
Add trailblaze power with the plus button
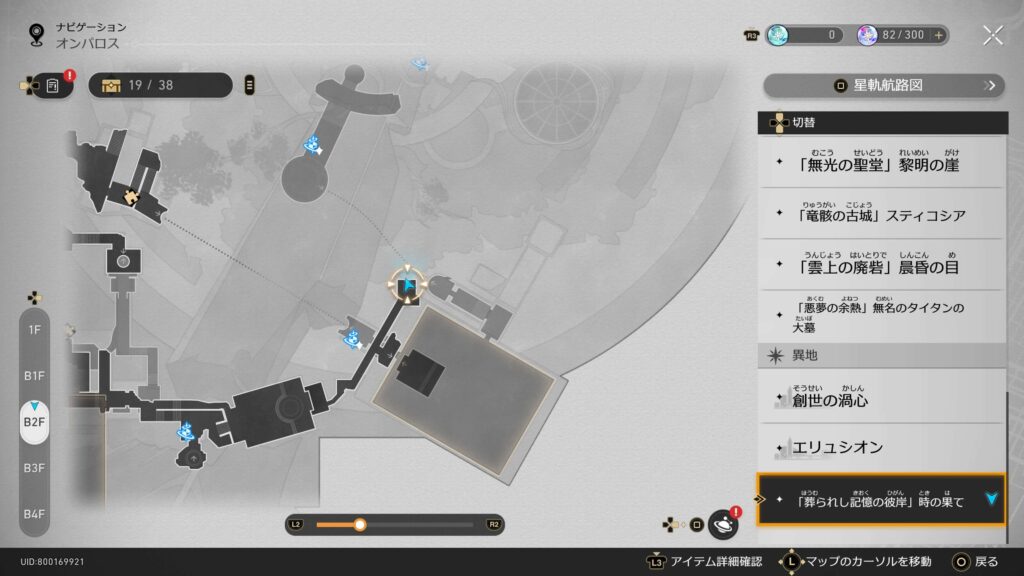click(938, 35)
